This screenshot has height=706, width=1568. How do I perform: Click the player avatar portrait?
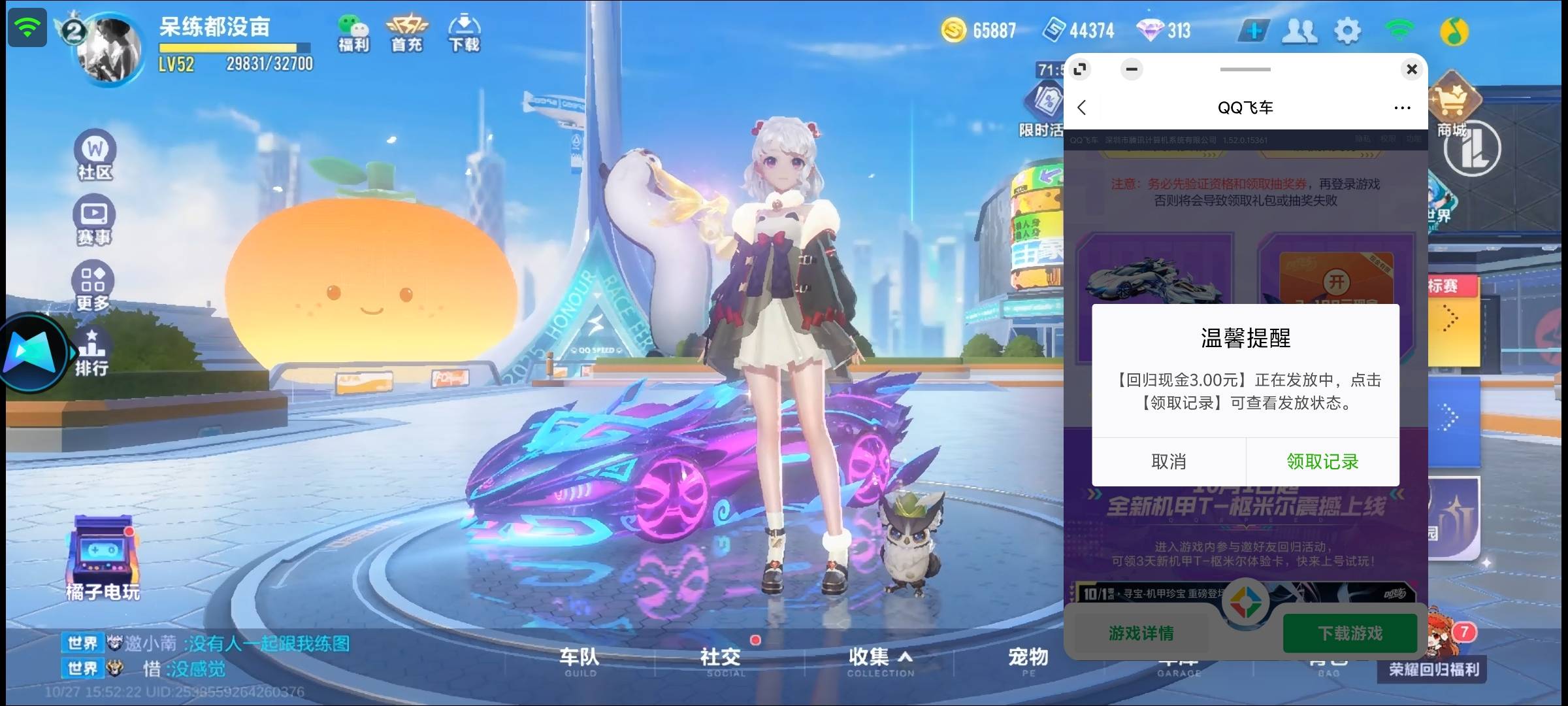tap(108, 49)
